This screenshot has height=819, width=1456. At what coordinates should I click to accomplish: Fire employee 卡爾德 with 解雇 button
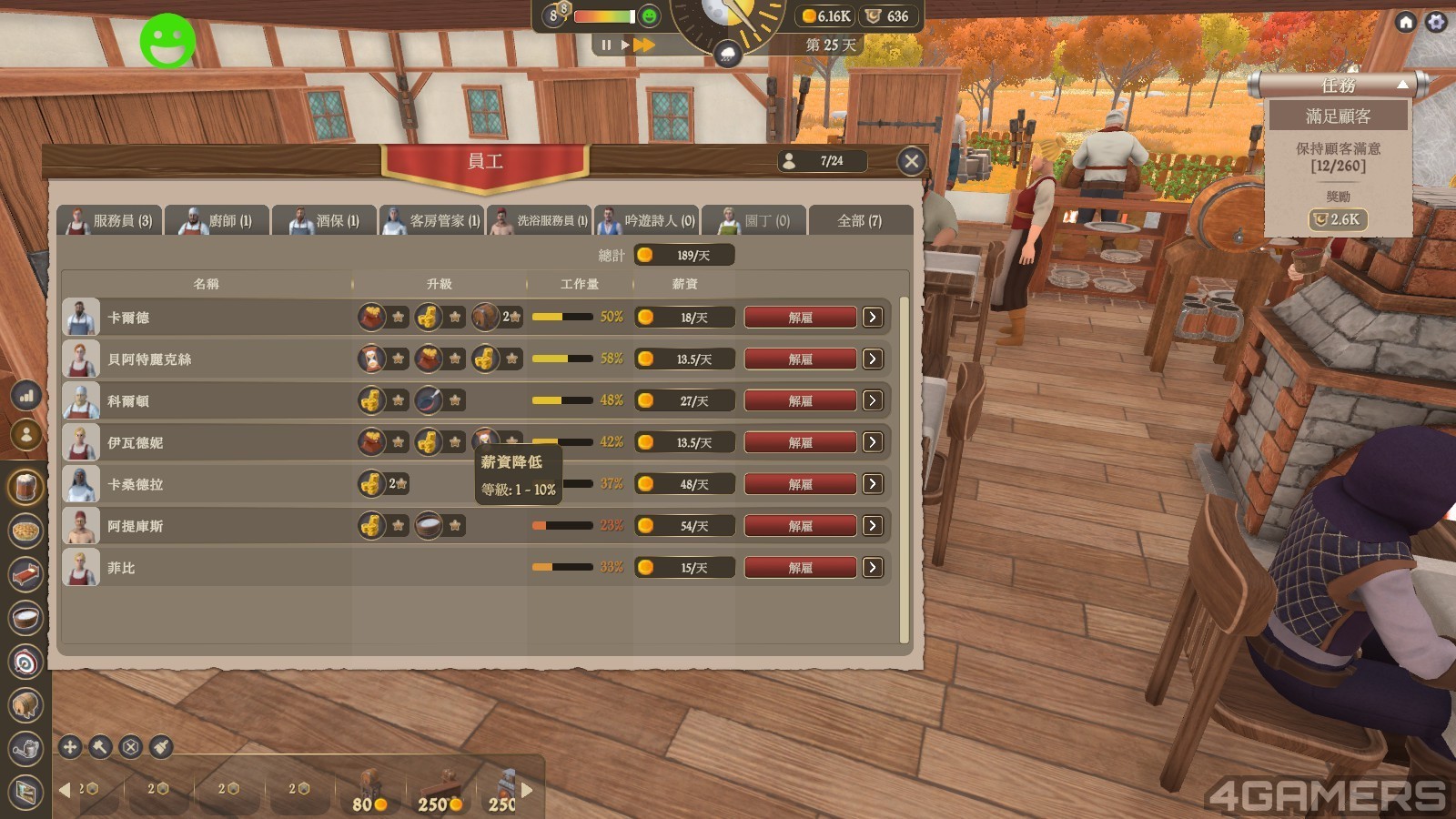pyautogui.click(x=800, y=318)
